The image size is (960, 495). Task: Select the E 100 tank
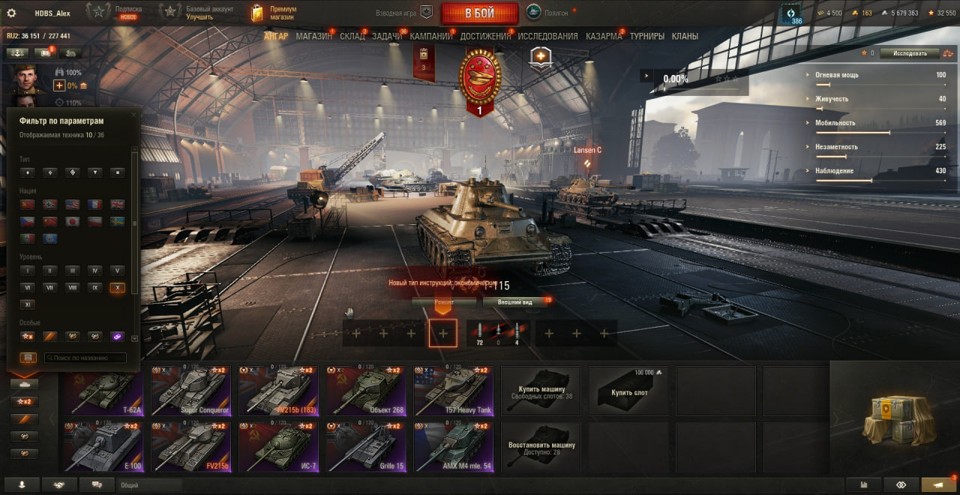pyautogui.click(x=103, y=445)
